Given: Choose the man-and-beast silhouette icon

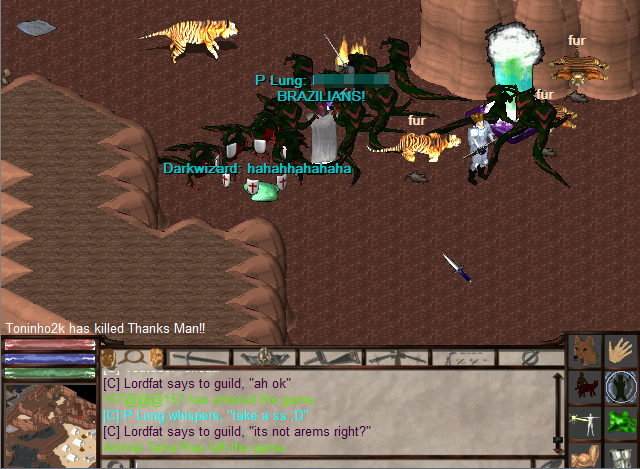Looking at the screenshot, I should [586, 387].
